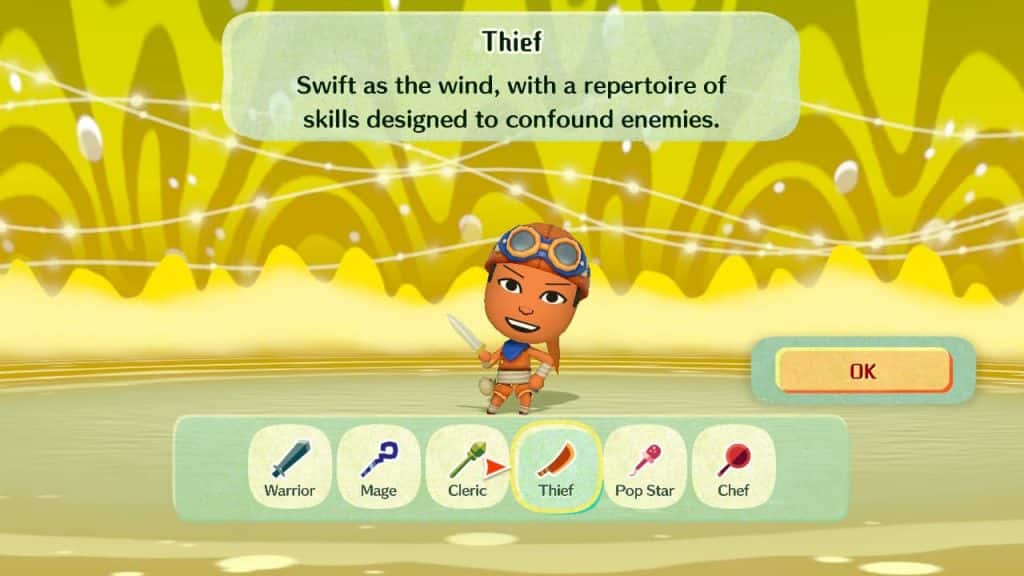Screen dimensions: 1024x576
Task: Select the Chef job tile
Action: coord(733,467)
